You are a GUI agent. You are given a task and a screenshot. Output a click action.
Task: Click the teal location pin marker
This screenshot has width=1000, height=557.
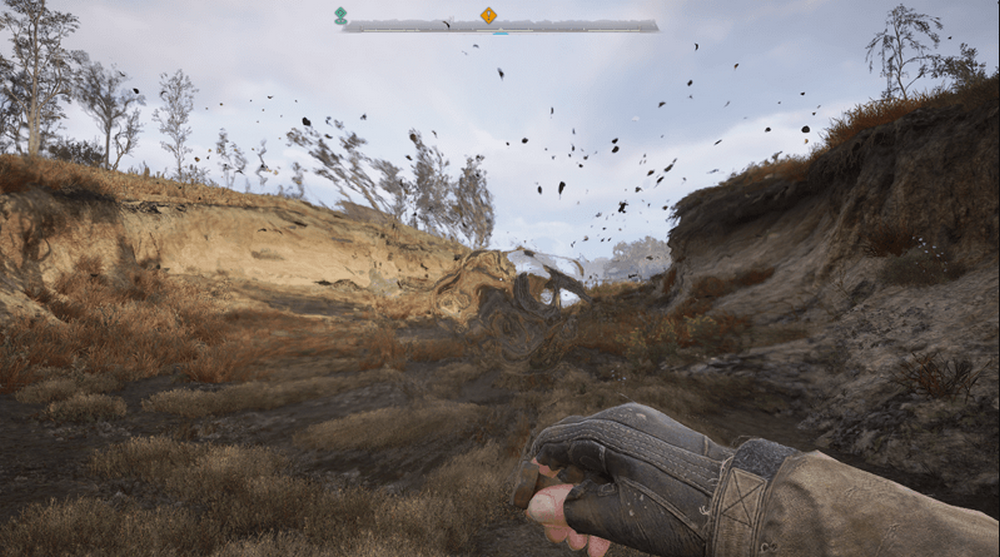click(341, 15)
